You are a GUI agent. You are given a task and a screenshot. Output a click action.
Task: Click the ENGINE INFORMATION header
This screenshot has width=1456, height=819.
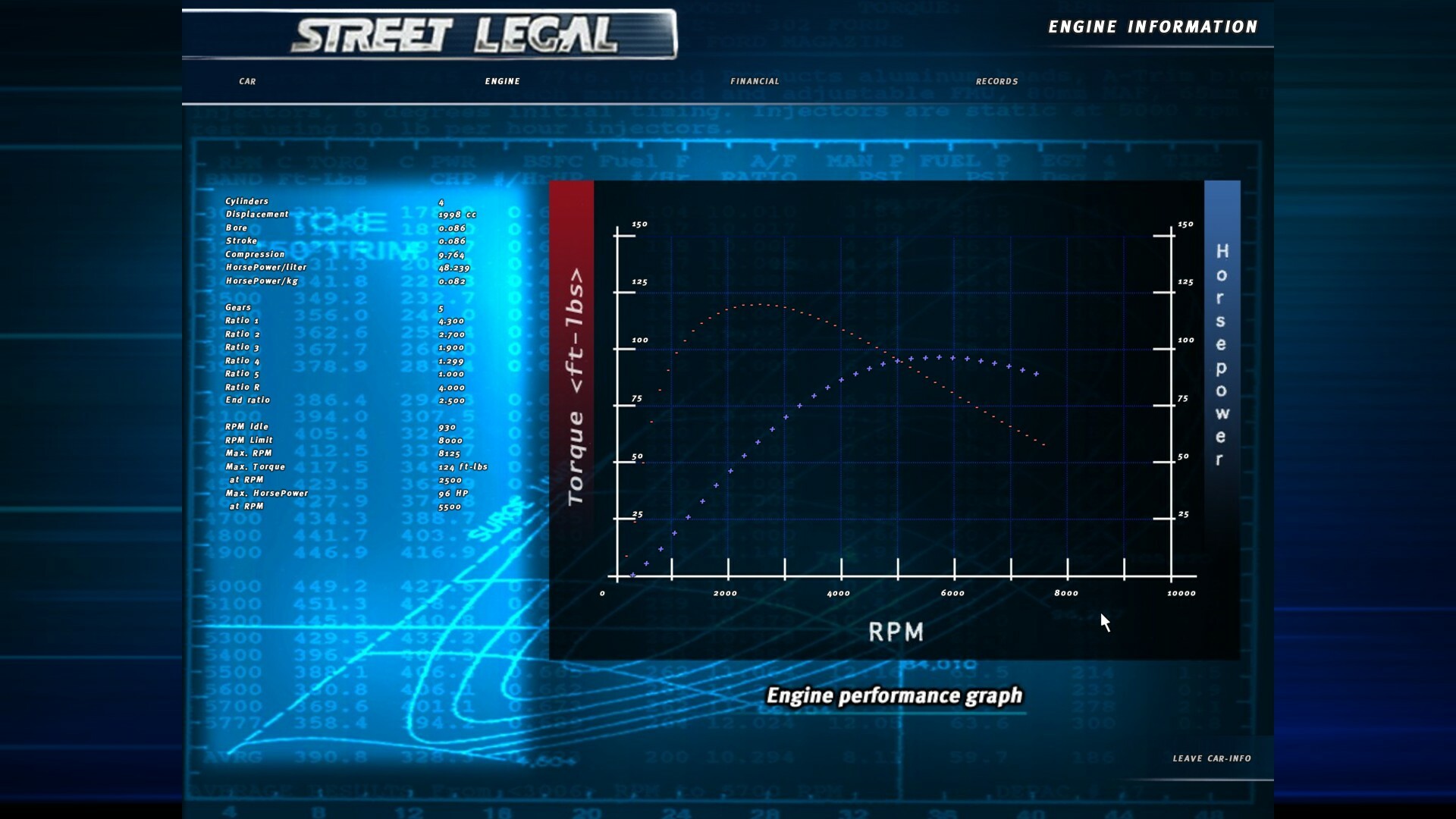1153,27
